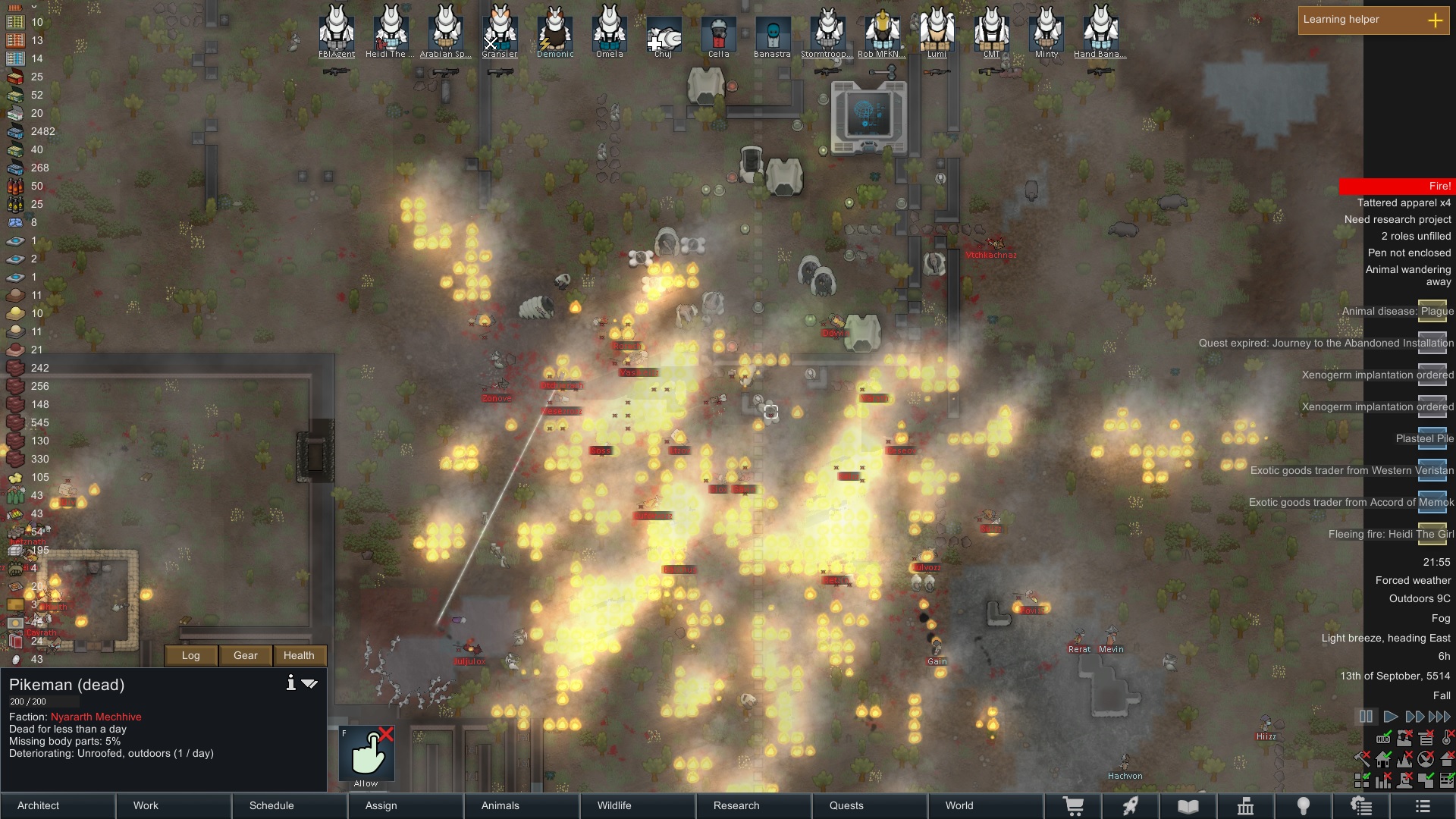Expand the Learning helper with the plus
This screenshot has width=1456, height=819.
tap(1436, 21)
